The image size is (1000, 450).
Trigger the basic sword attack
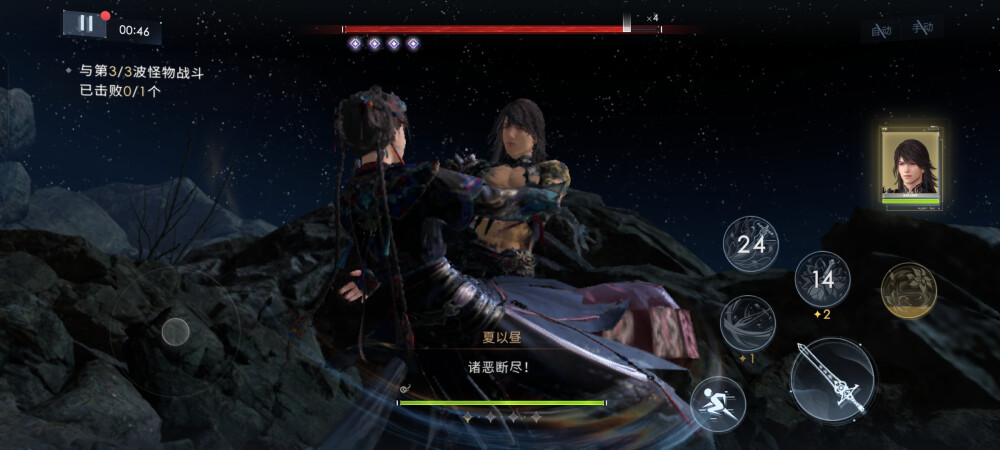832,379
